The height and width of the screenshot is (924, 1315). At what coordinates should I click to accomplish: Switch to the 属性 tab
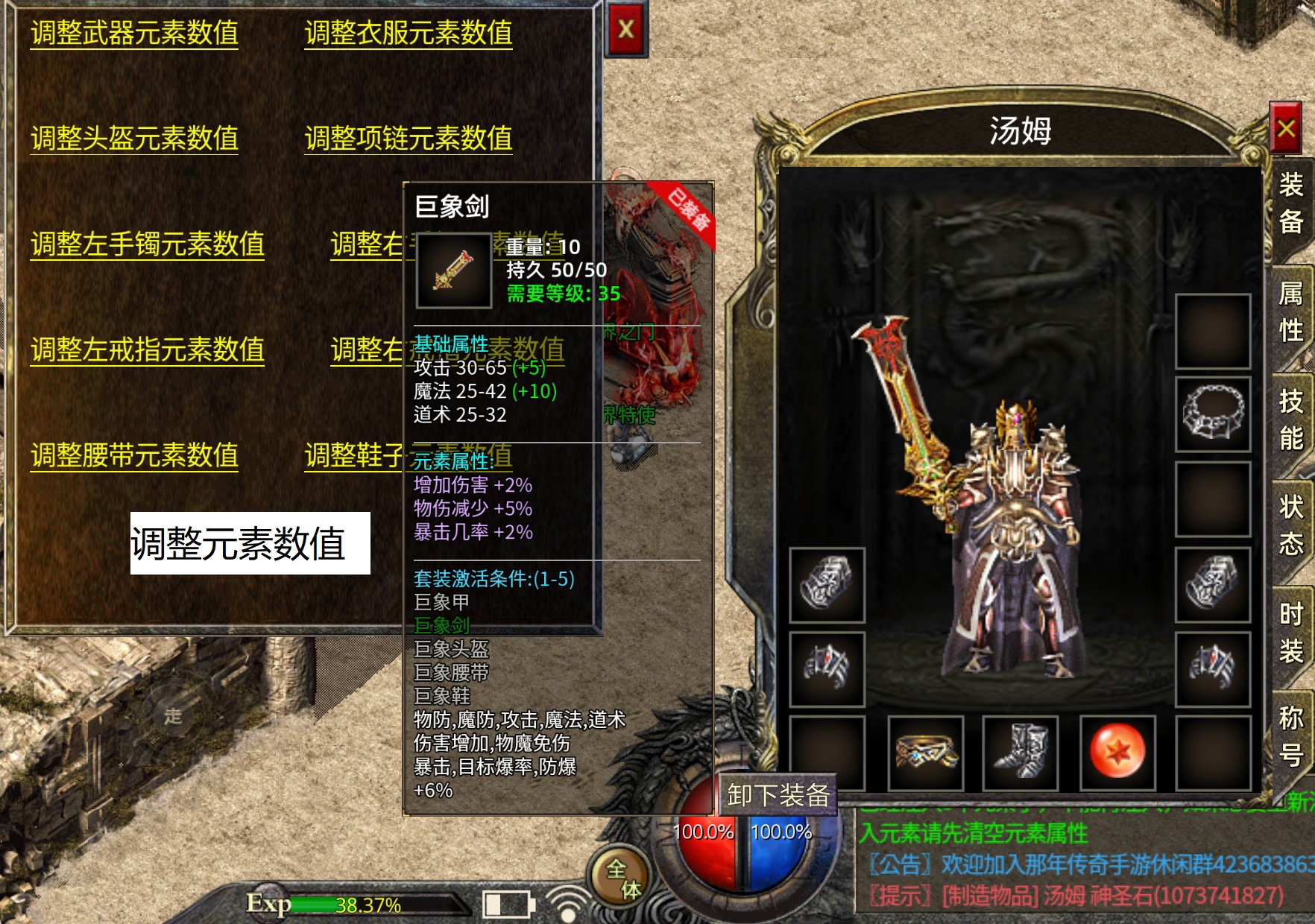pos(1290,311)
